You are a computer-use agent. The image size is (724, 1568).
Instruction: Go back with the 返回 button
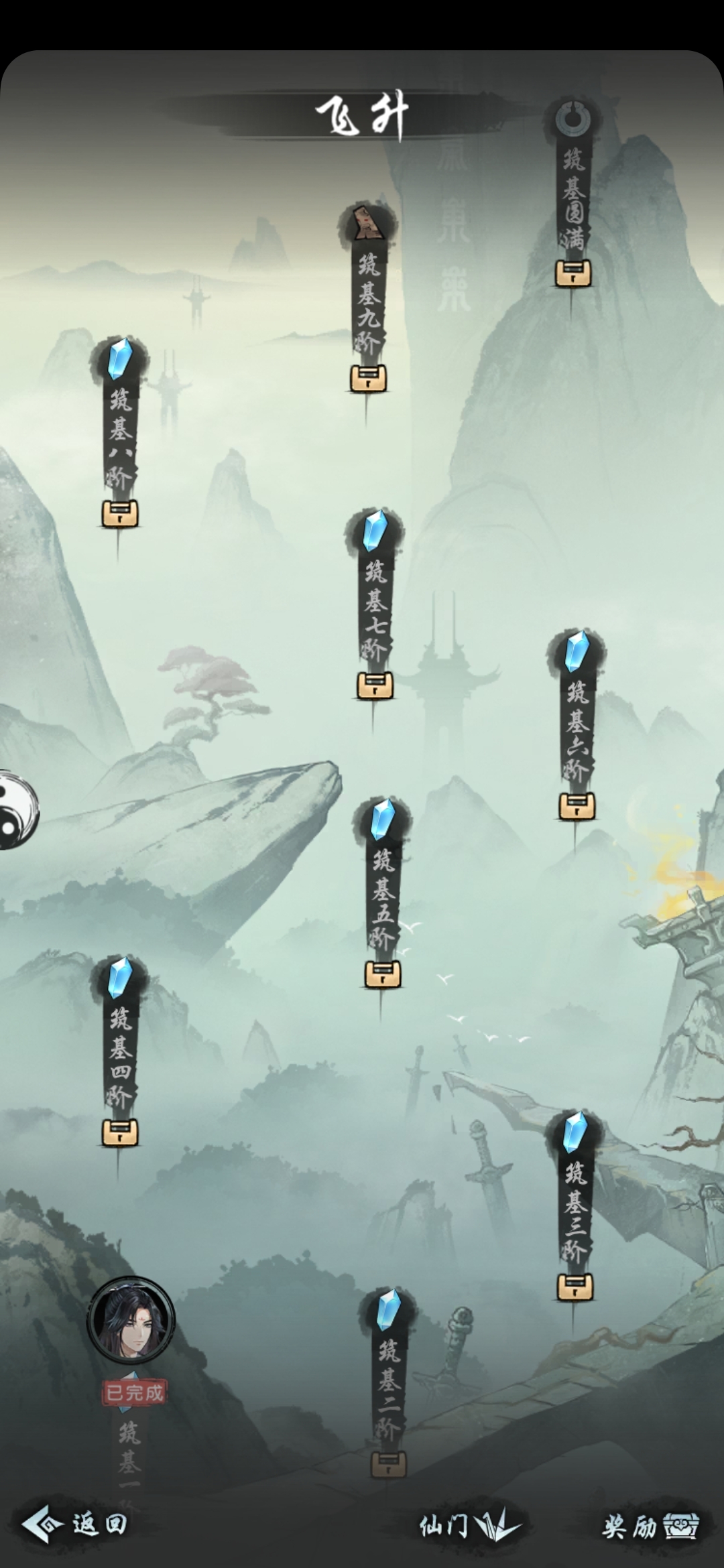pyautogui.click(x=75, y=1524)
